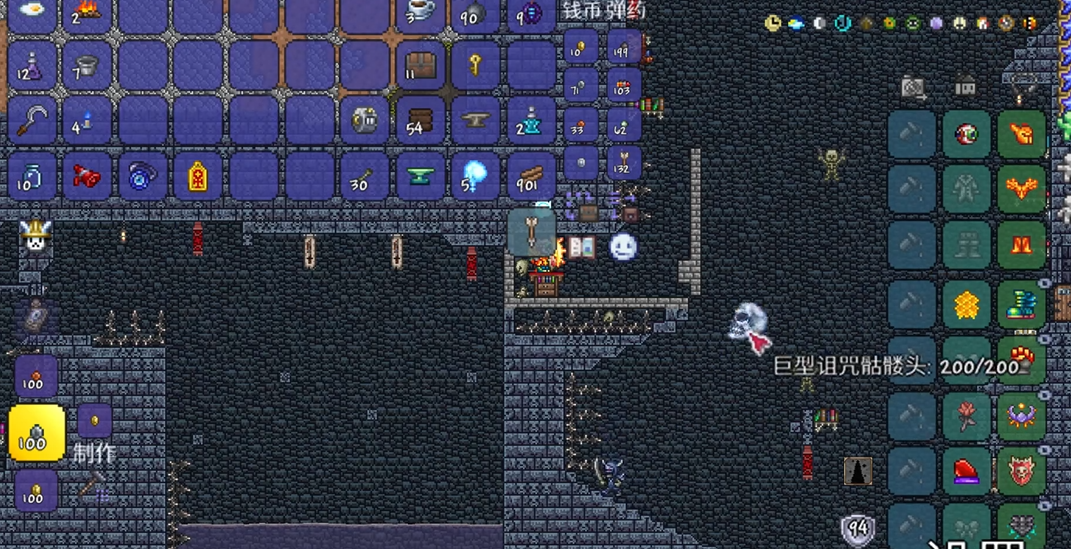The image size is (1071, 549).
Task: Open the crafting window hammer button
Action: (92, 487)
